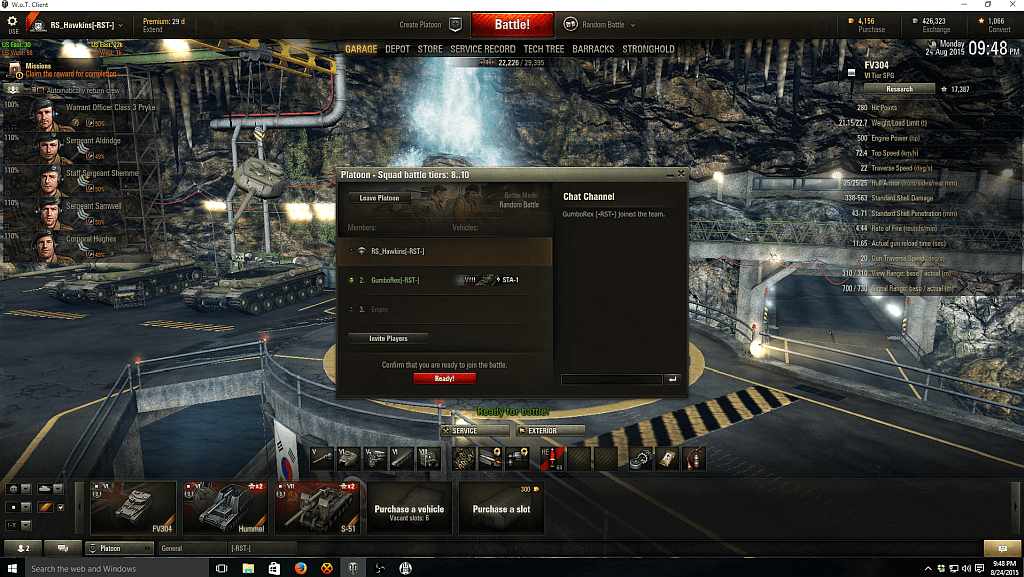
Task: Switch to the Tech Tree tab
Action: [x=543, y=49]
